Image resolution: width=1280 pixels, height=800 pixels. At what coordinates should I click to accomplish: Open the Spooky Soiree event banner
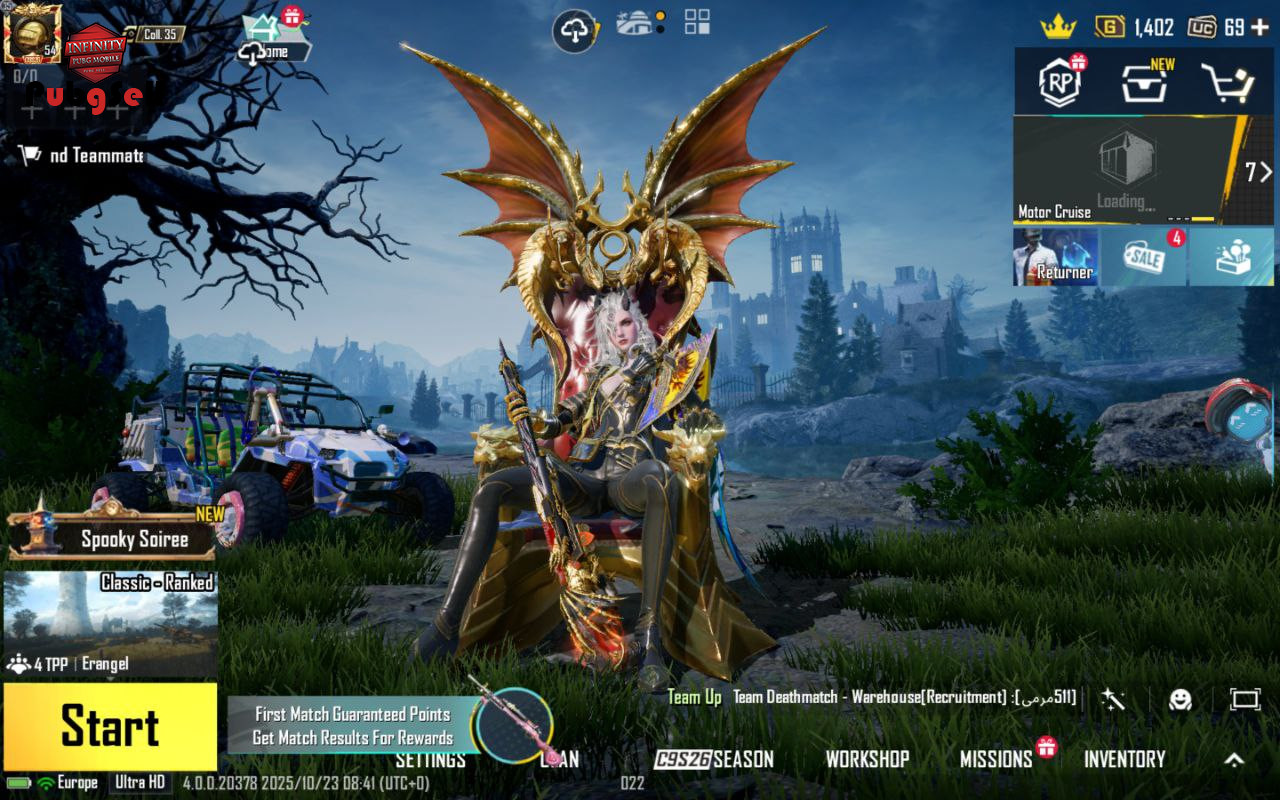point(115,538)
